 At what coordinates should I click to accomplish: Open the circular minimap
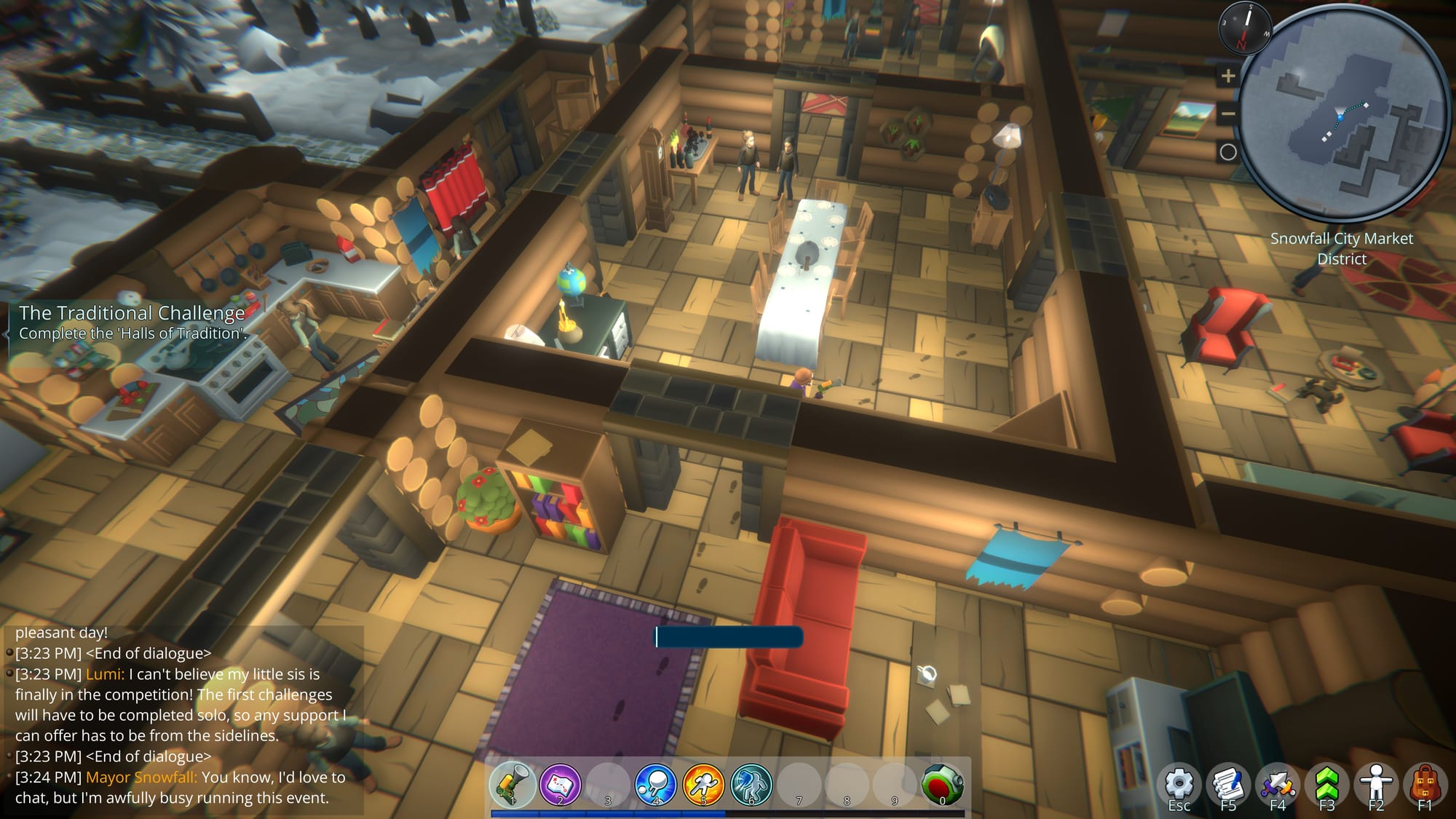(x=1343, y=116)
